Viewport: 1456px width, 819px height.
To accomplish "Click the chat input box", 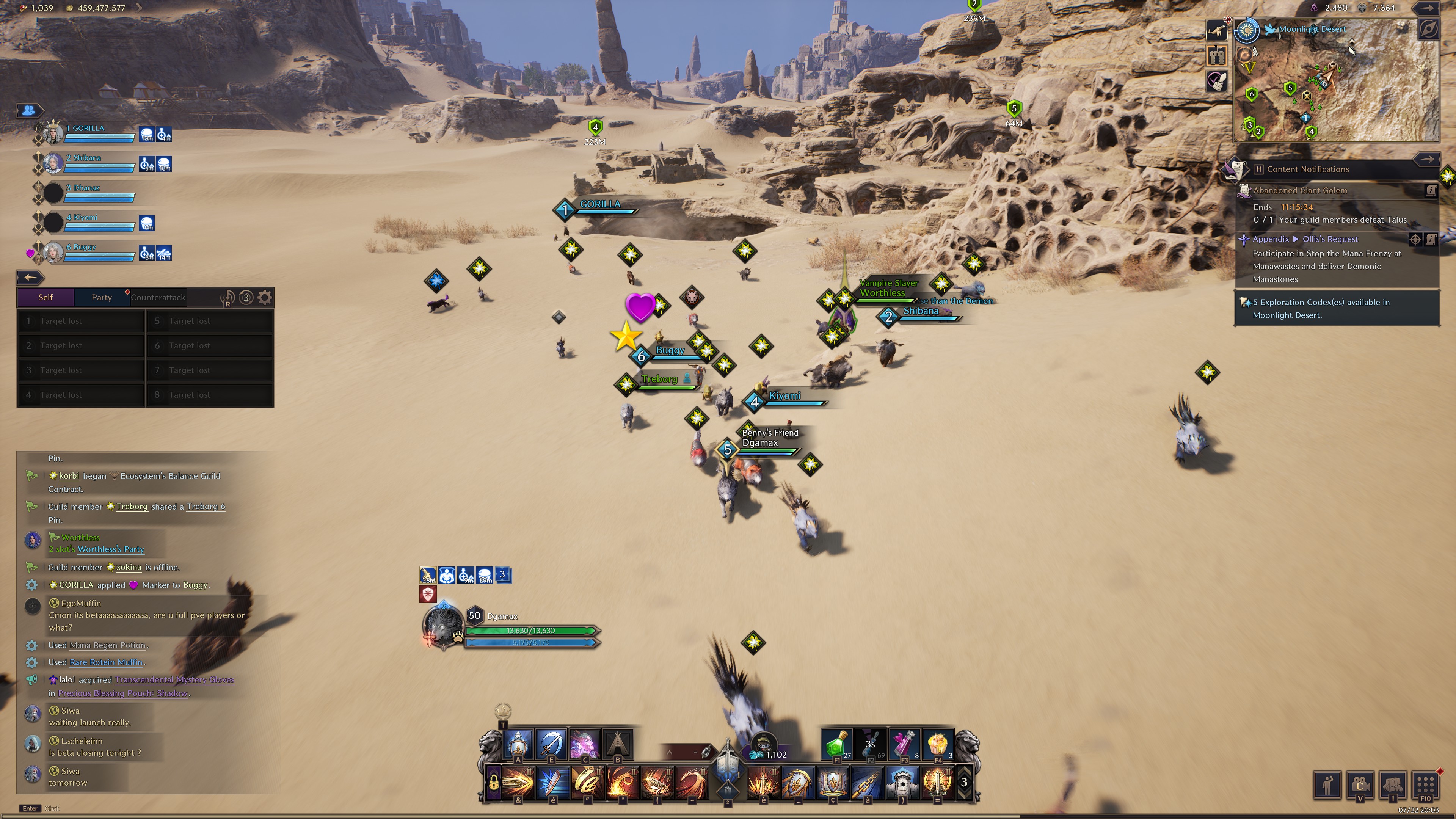I will pyautogui.click(x=141, y=808).
